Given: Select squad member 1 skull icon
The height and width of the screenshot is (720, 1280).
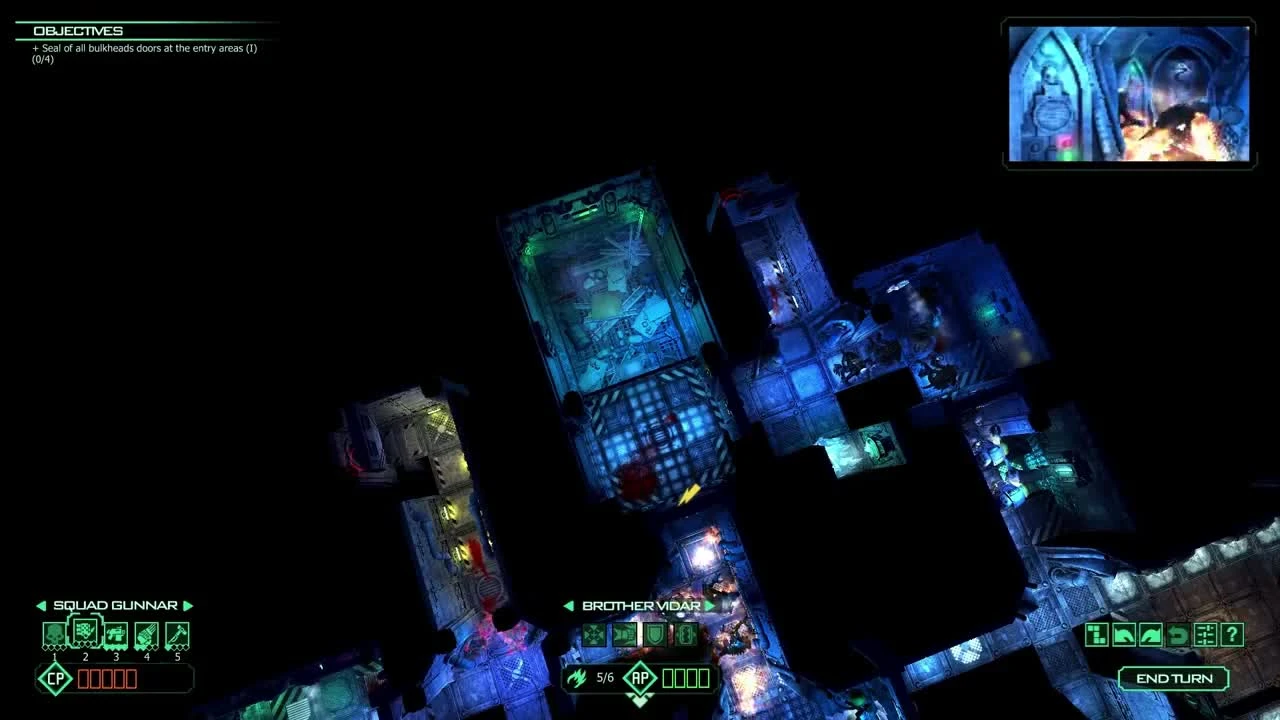Looking at the screenshot, I should pos(53,633).
